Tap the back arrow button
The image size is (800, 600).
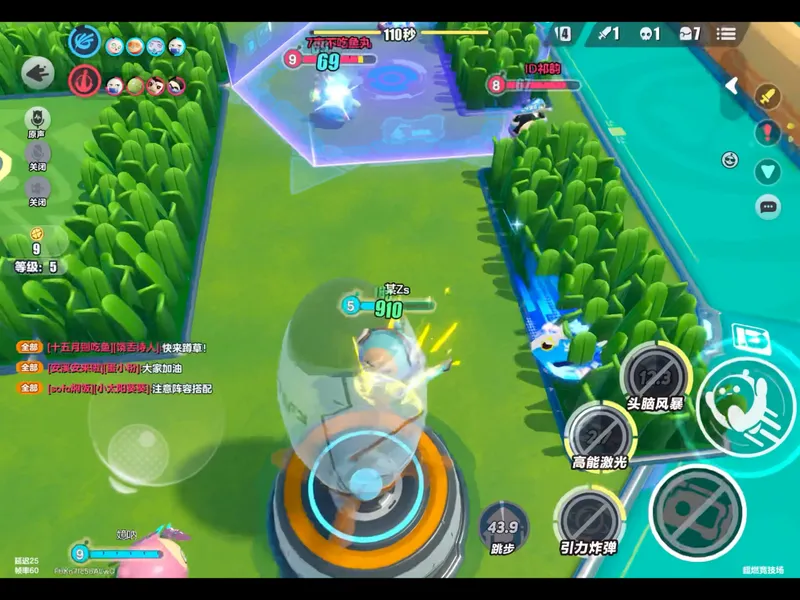pos(38,72)
